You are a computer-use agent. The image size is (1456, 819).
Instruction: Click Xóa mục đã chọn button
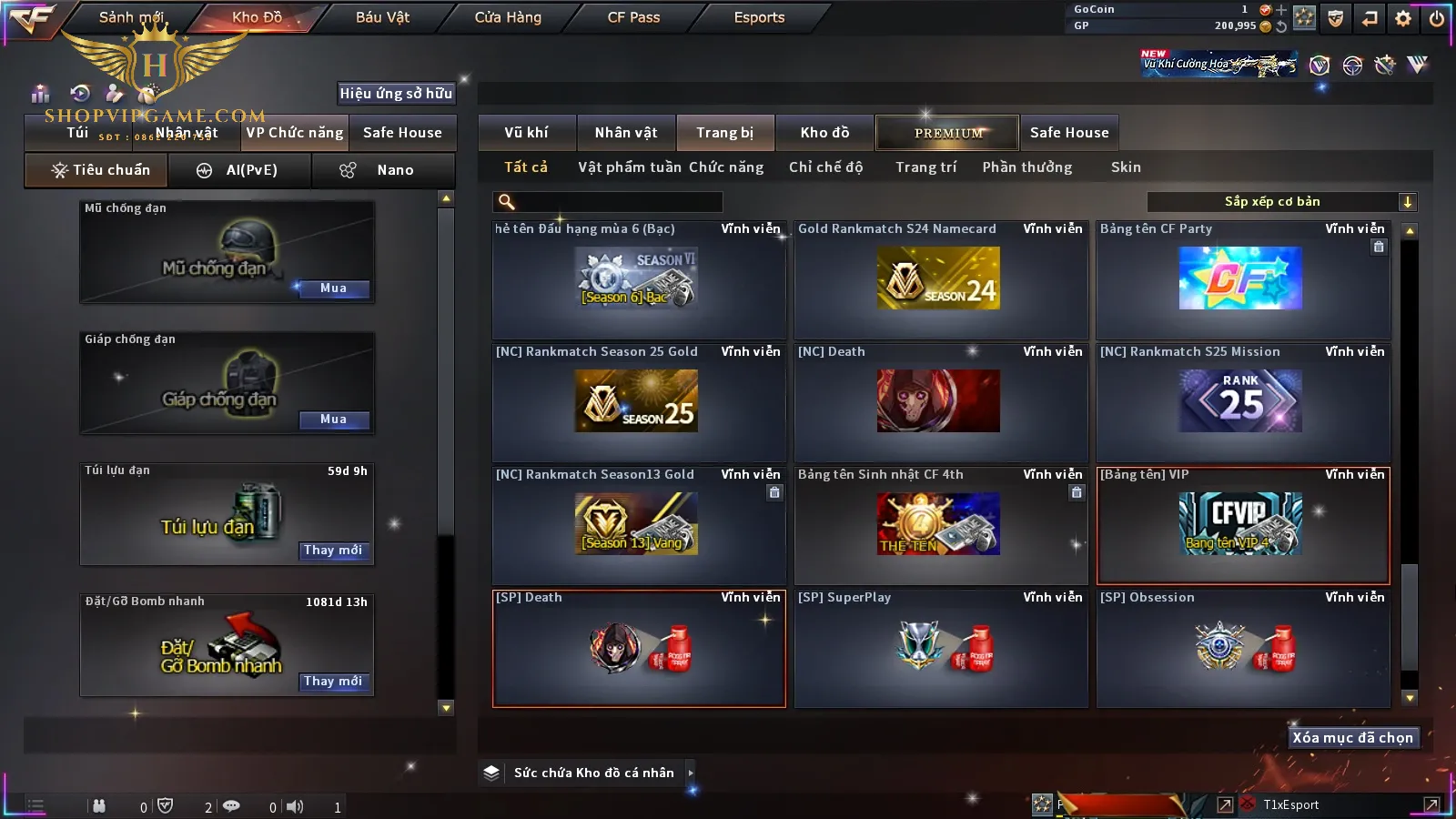click(x=1352, y=738)
